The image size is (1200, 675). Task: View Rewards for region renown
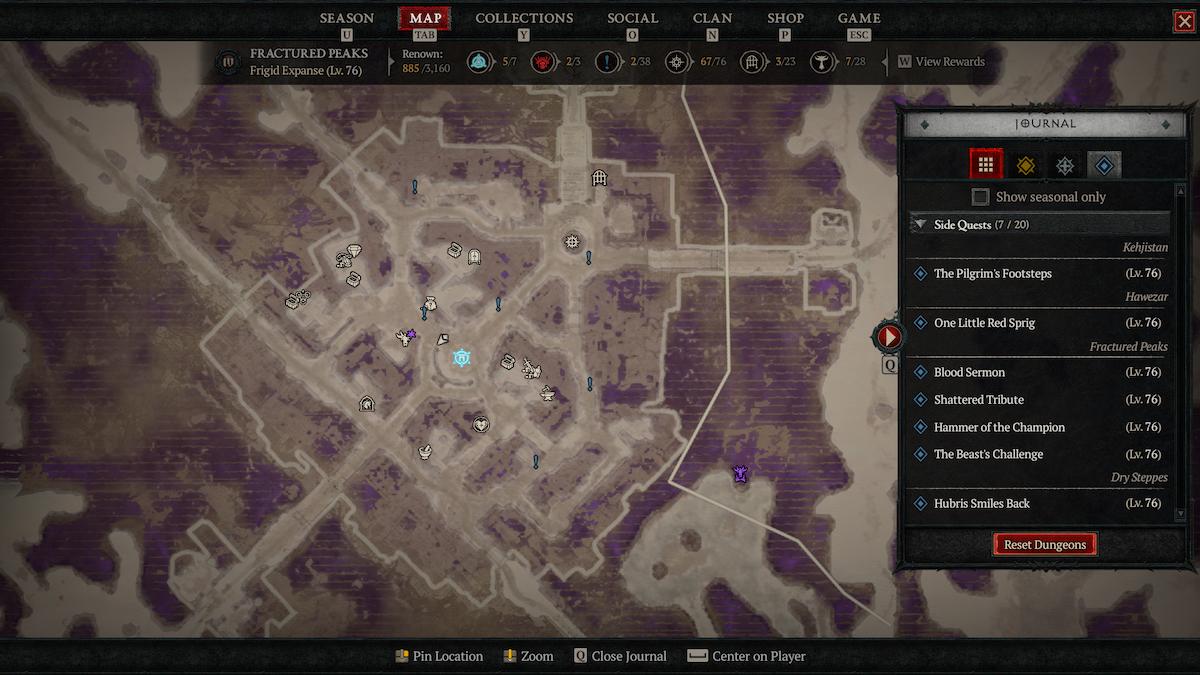click(x=941, y=62)
